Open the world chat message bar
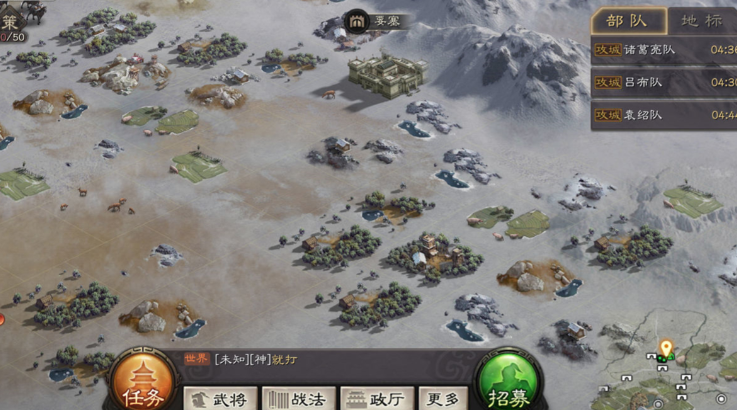Screen dimensions: 737x410 pyautogui.click(x=330, y=360)
